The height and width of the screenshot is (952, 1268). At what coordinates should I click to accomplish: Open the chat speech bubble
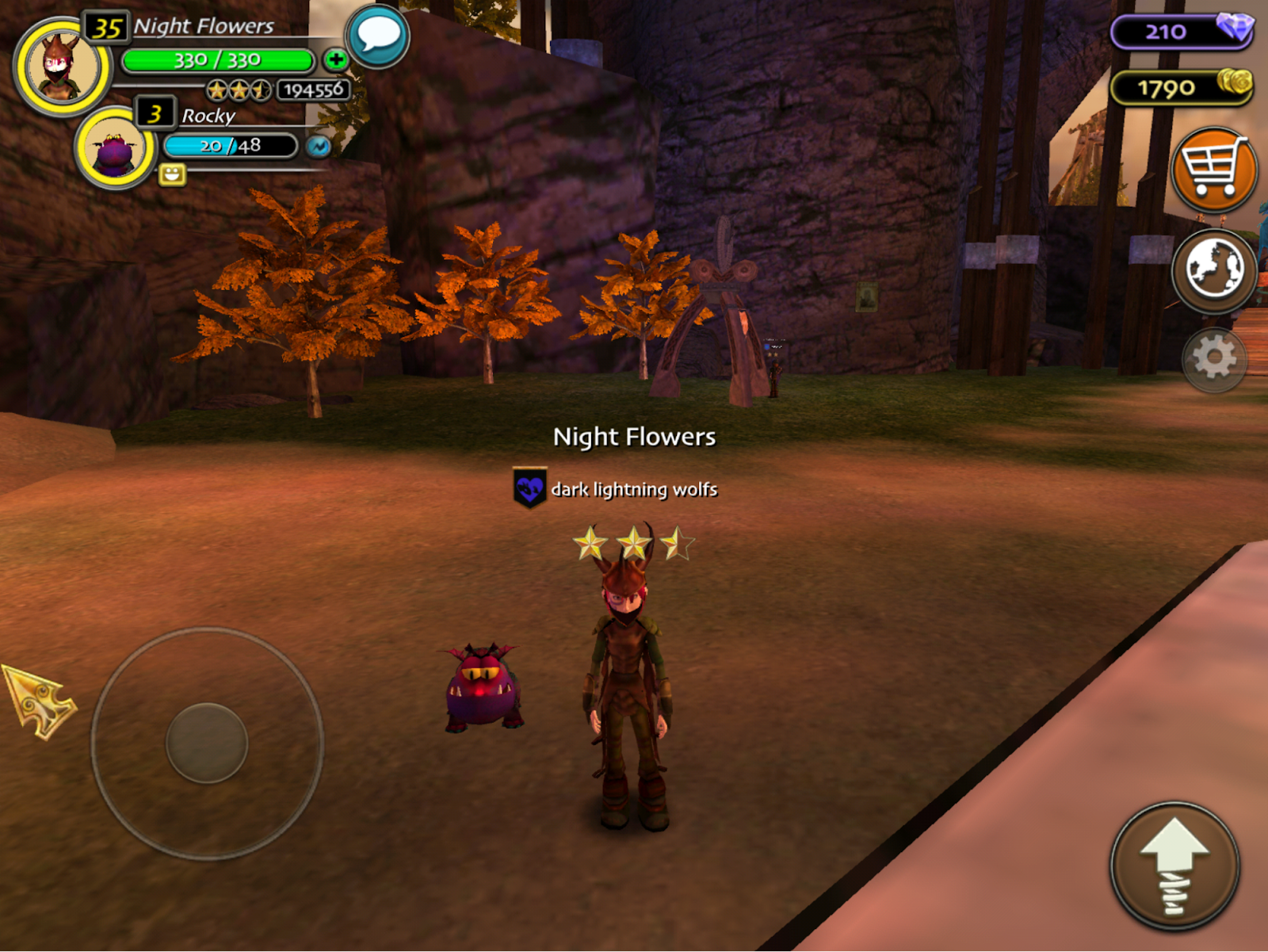pyautogui.click(x=378, y=36)
